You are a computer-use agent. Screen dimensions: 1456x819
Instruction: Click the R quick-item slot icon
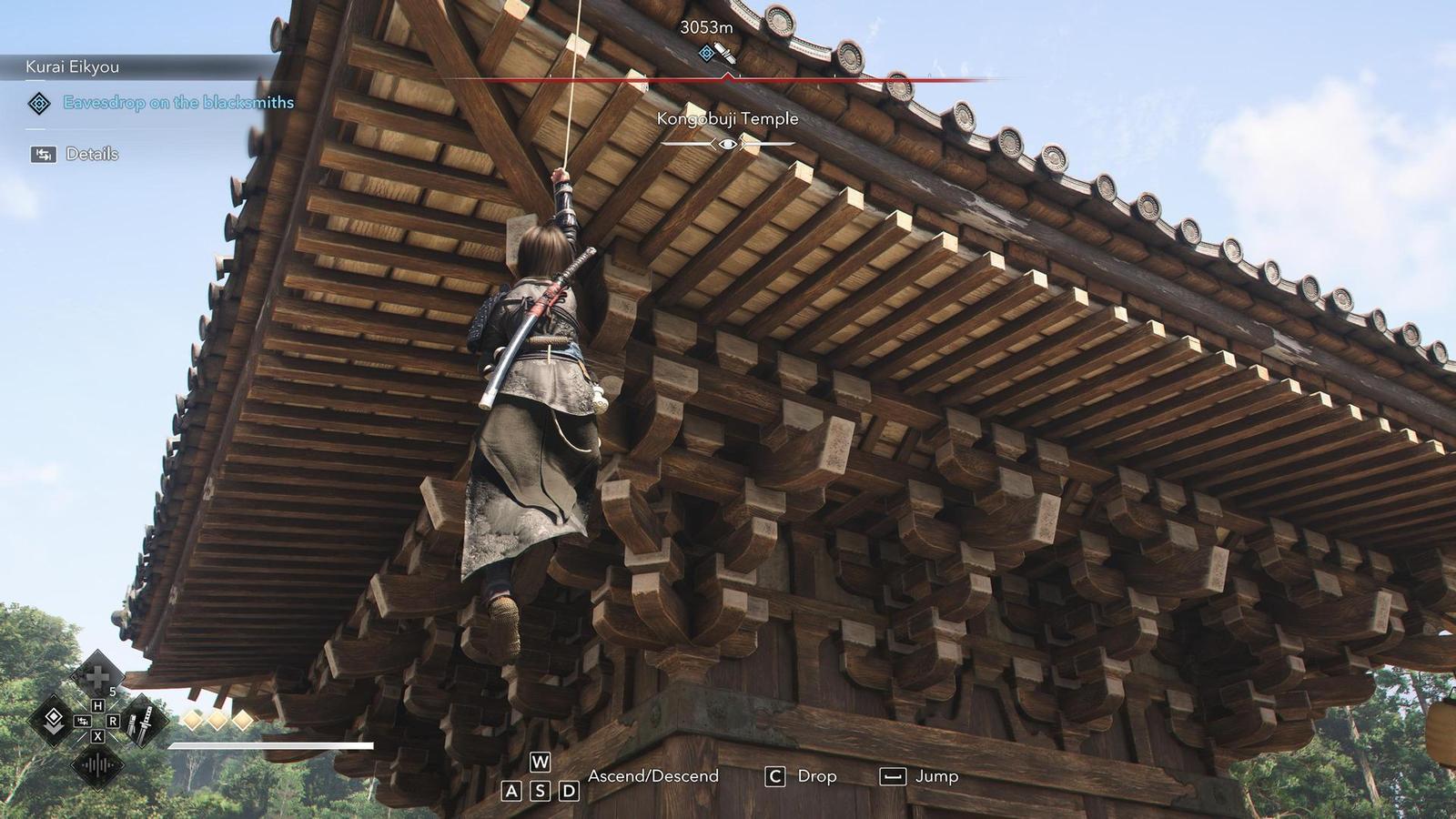(113, 721)
